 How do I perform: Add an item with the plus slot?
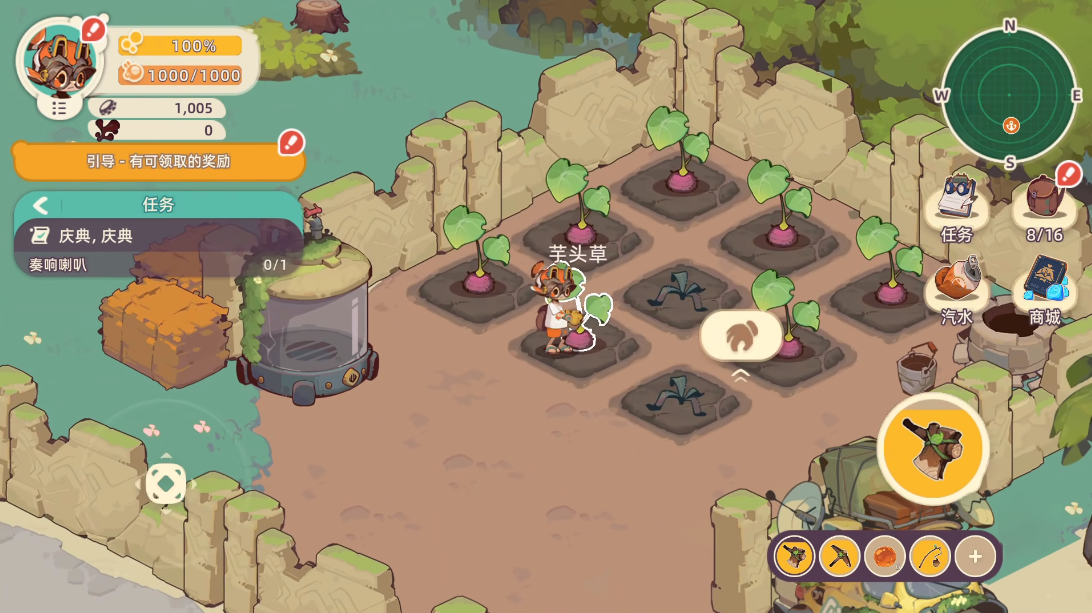click(975, 556)
